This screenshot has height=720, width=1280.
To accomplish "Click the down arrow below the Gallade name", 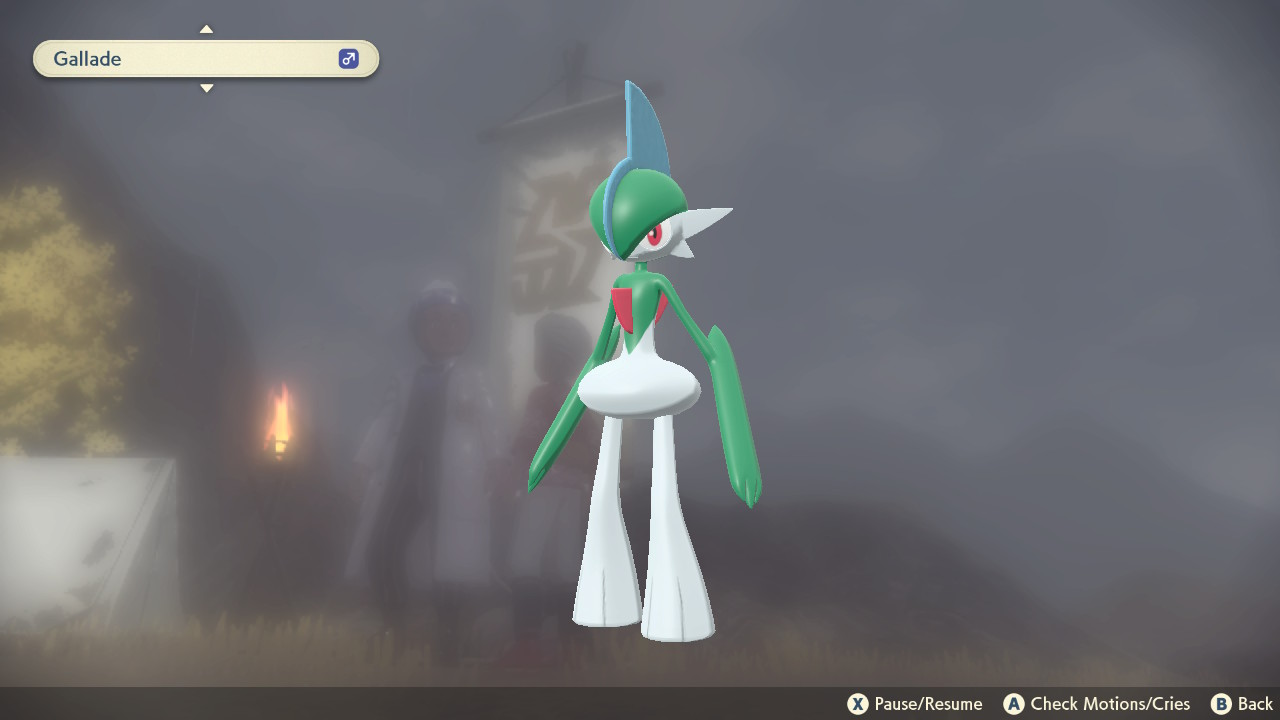I will [x=206, y=88].
